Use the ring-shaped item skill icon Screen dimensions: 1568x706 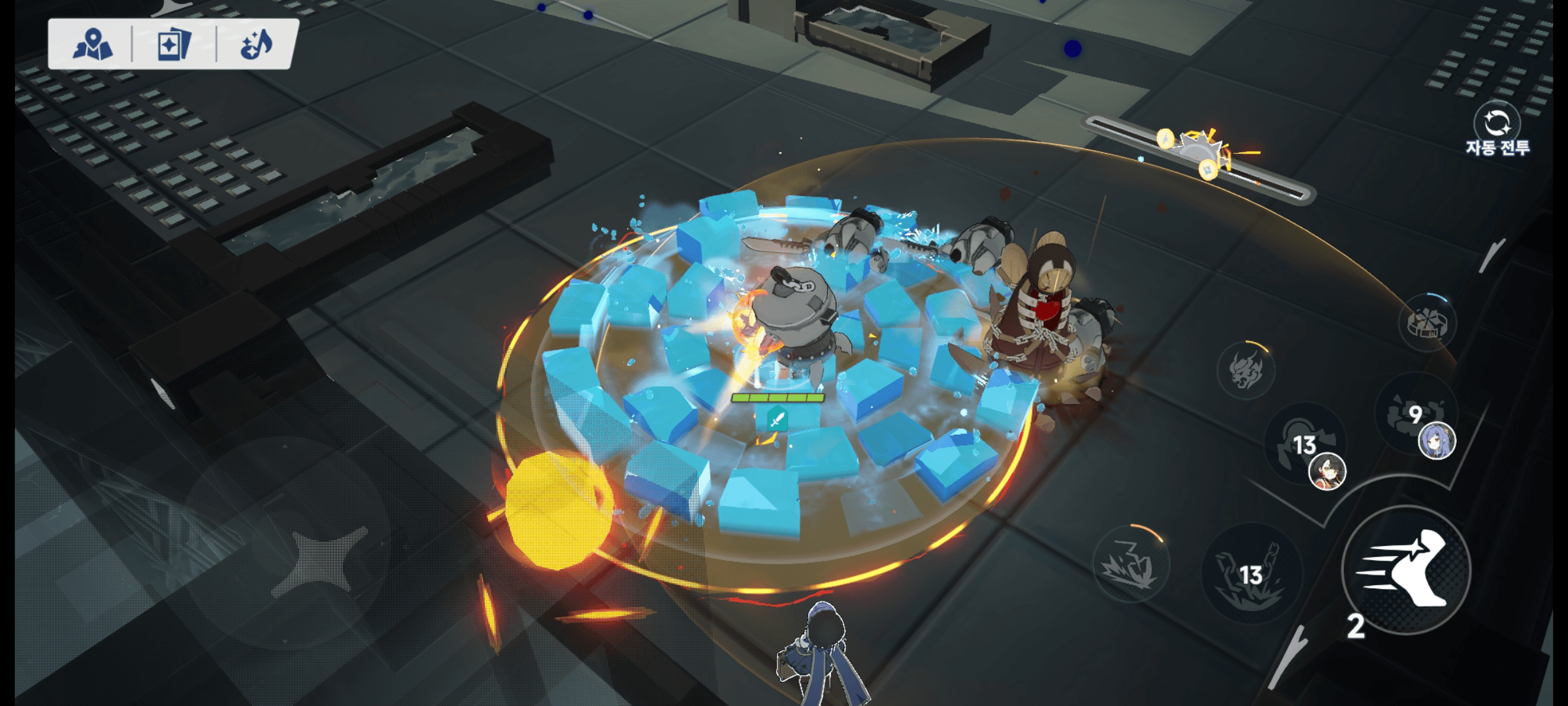point(1428,323)
